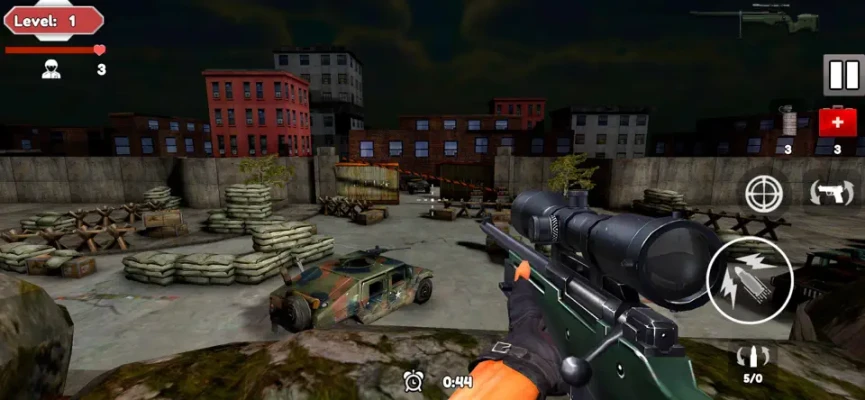Image resolution: width=865 pixels, height=400 pixels.
Task: Switch weapon to the pistol
Action: pyautogui.click(x=829, y=192)
